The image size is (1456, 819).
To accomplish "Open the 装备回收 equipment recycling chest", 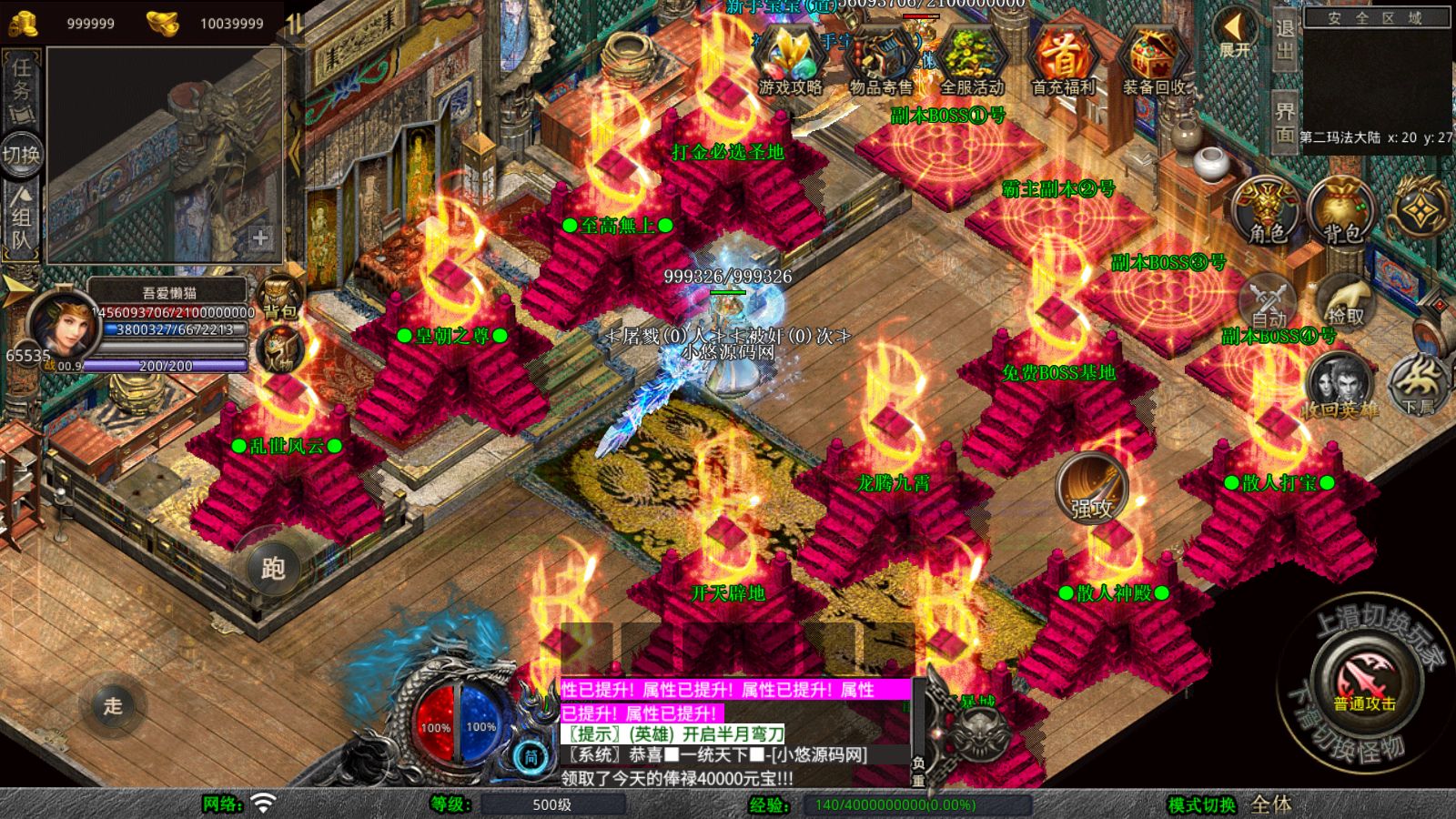I will 1153,60.
